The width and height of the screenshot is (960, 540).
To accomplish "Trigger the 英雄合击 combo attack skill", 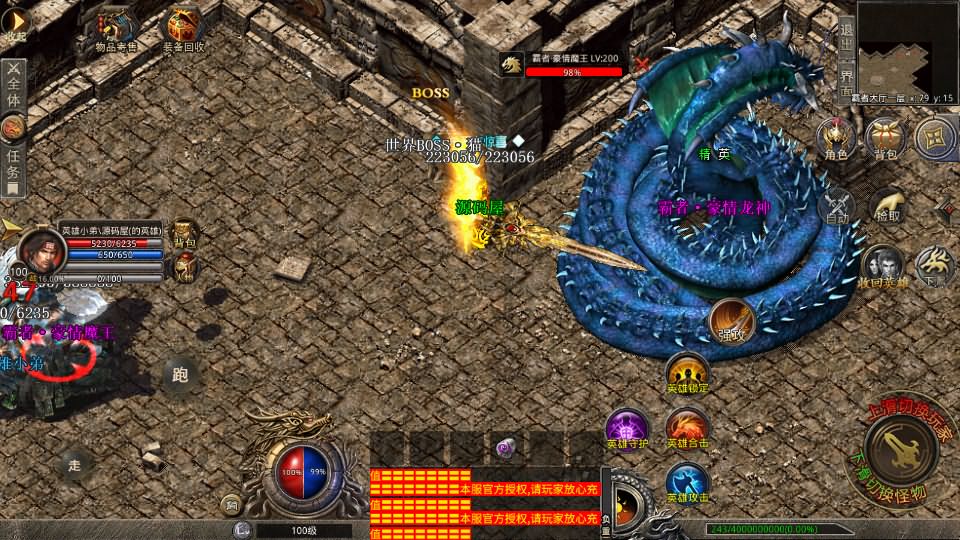I will click(687, 427).
